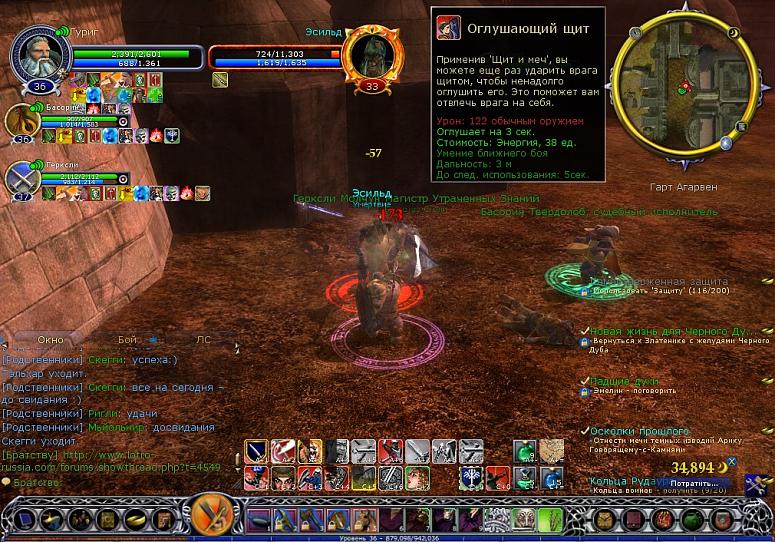775x542 pixels.
Task: Click the Потратить button
Action: coord(695,483)
